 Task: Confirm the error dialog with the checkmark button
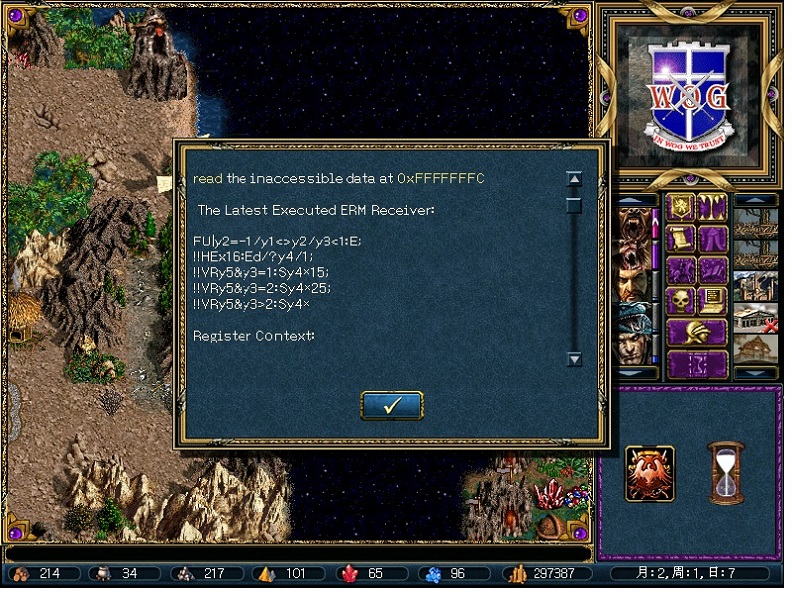(x=391, y=405)
